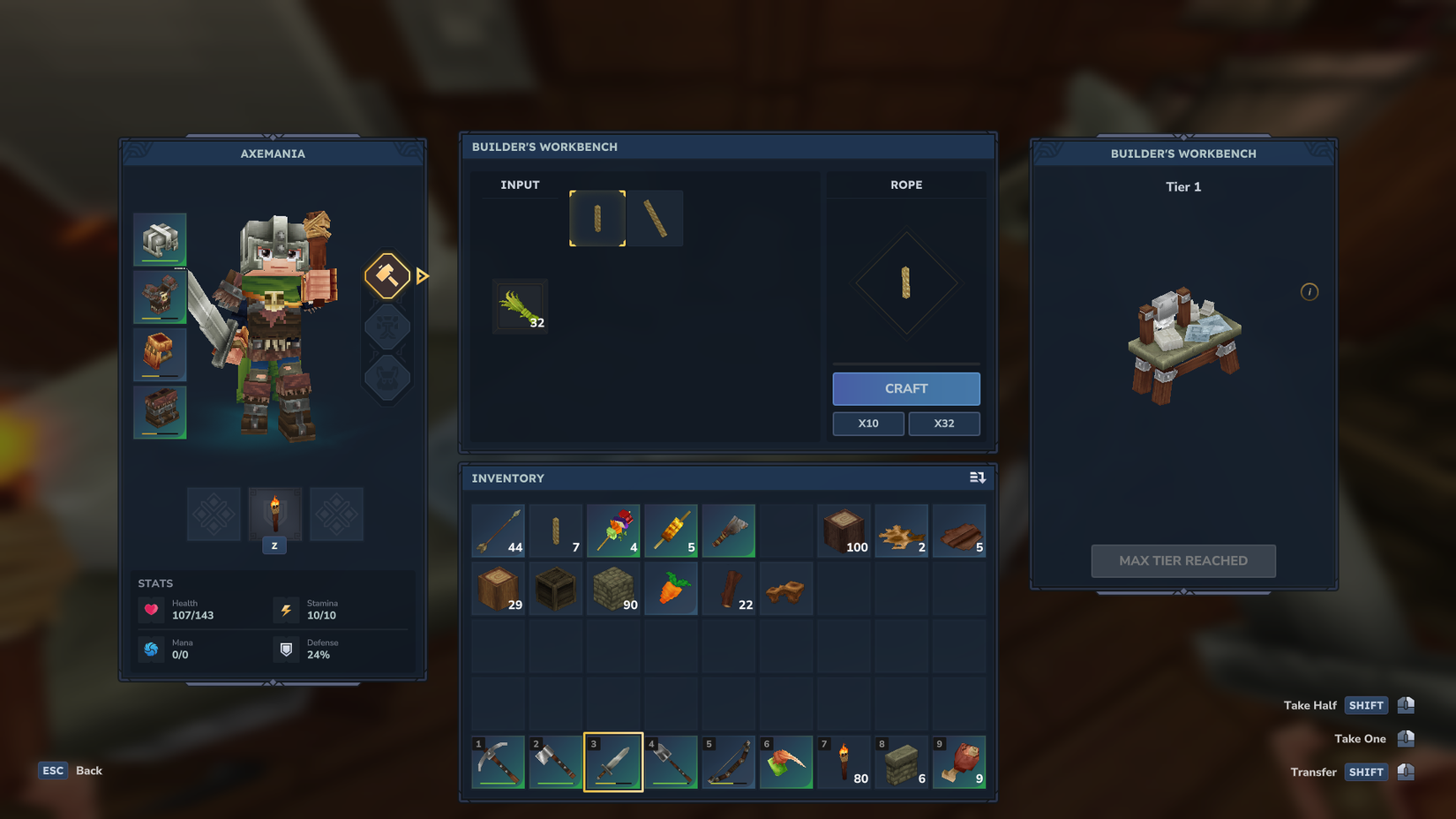The width and height of the screenshot is (1456, 819).
Task: Open the workbench info icon
Action: coord(1310,291)
